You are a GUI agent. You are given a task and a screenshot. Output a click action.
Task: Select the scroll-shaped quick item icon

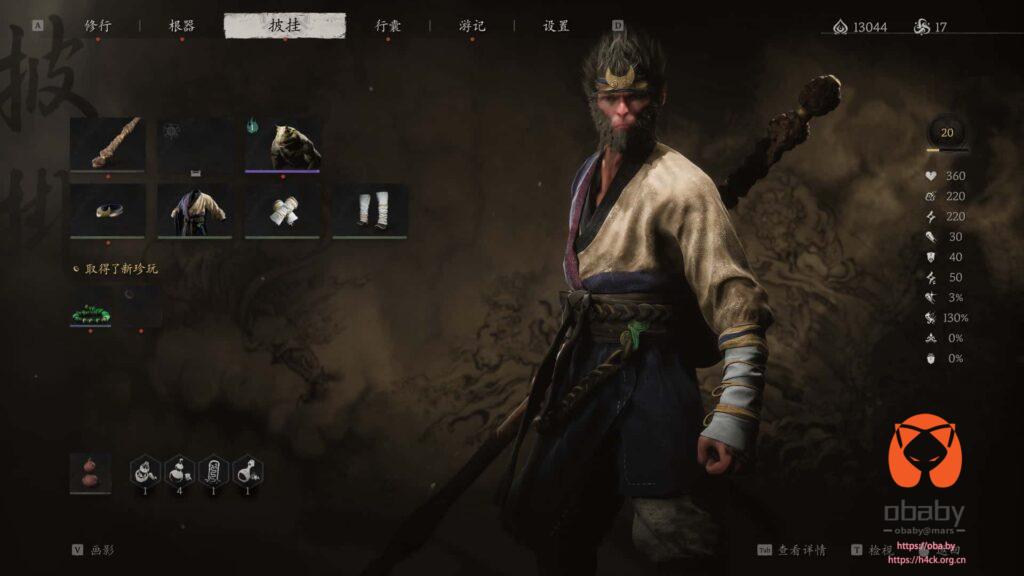(x=214, y=470)
